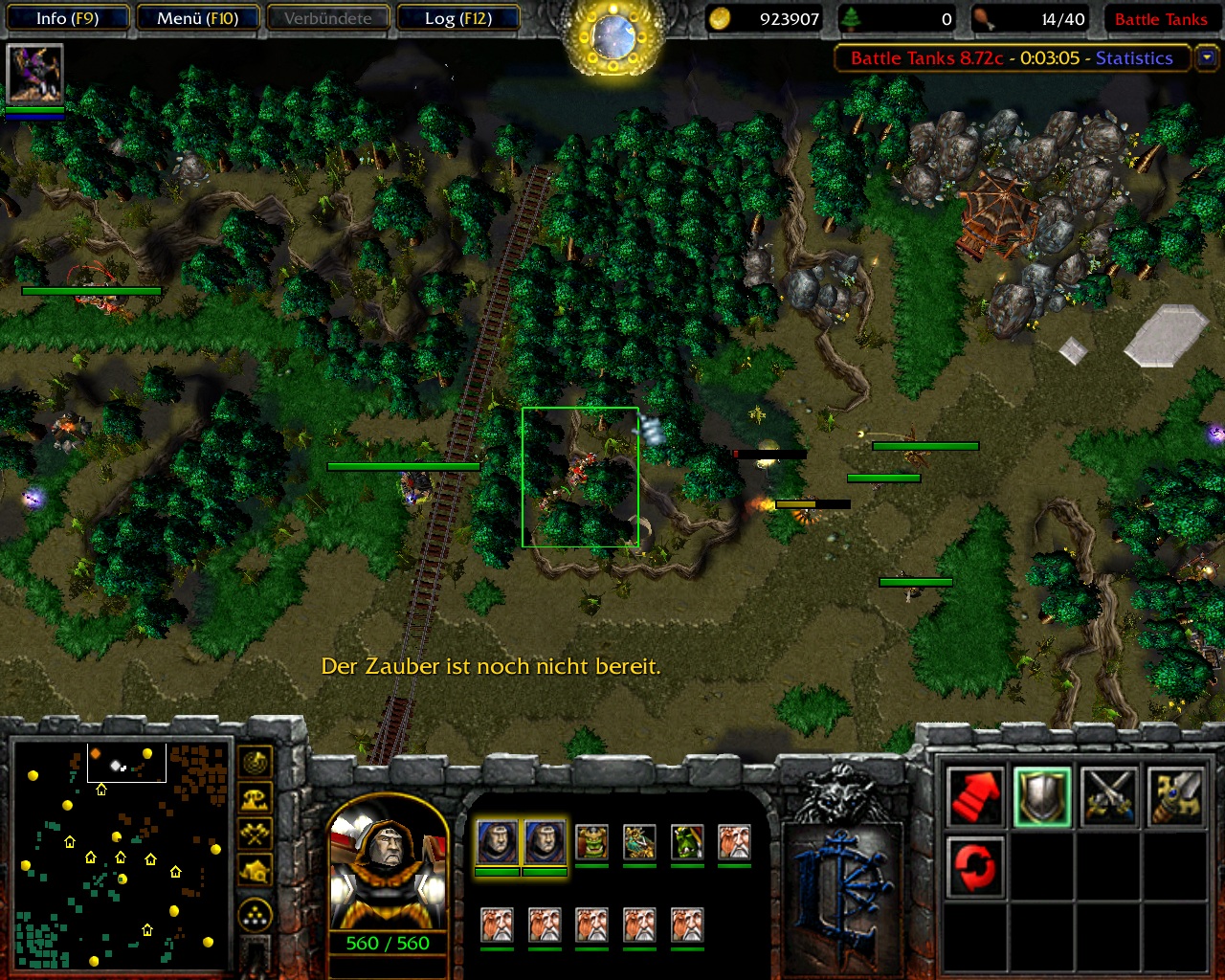Toggle minimap creep camp display button
This screenshot has width=1225, height=980.
(255, 870)
